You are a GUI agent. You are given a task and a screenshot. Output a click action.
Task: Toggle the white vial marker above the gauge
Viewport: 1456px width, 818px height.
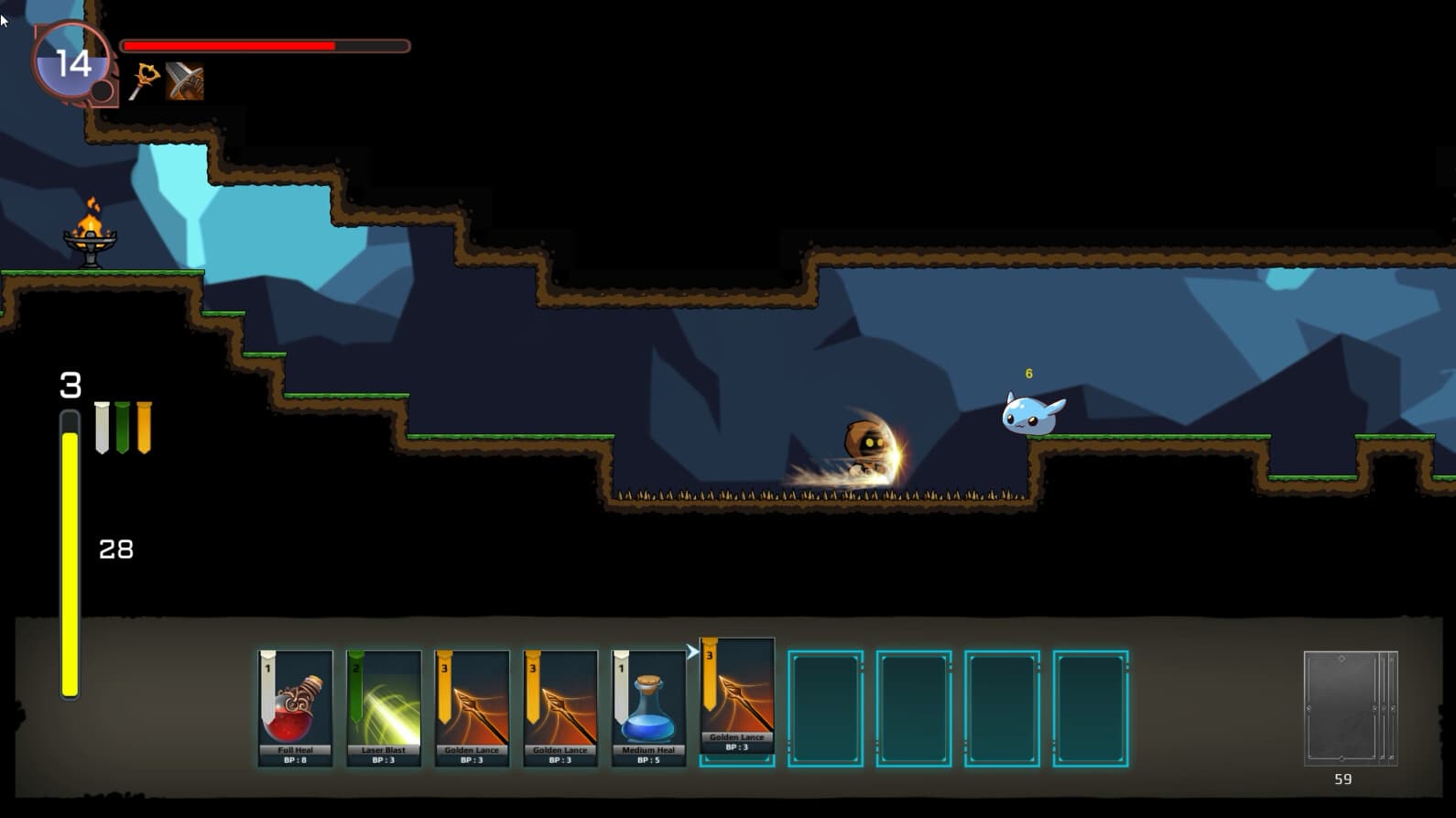click(101, 426)
